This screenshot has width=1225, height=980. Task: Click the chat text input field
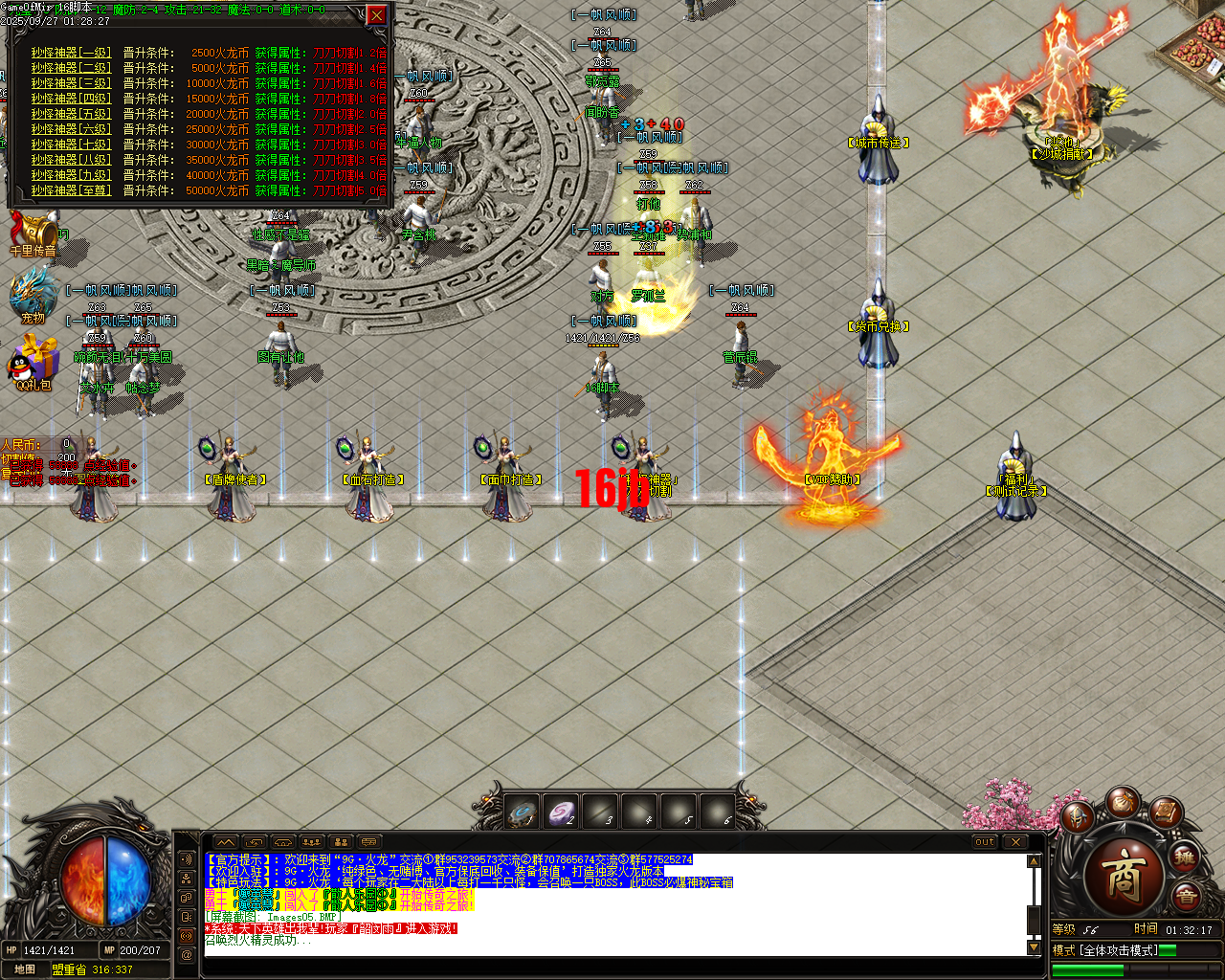[574, 966]
